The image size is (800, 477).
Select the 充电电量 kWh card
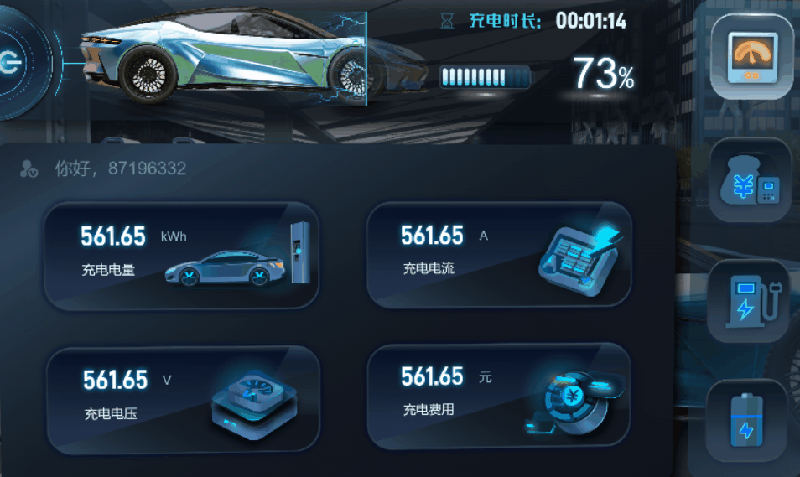[181, 255]
